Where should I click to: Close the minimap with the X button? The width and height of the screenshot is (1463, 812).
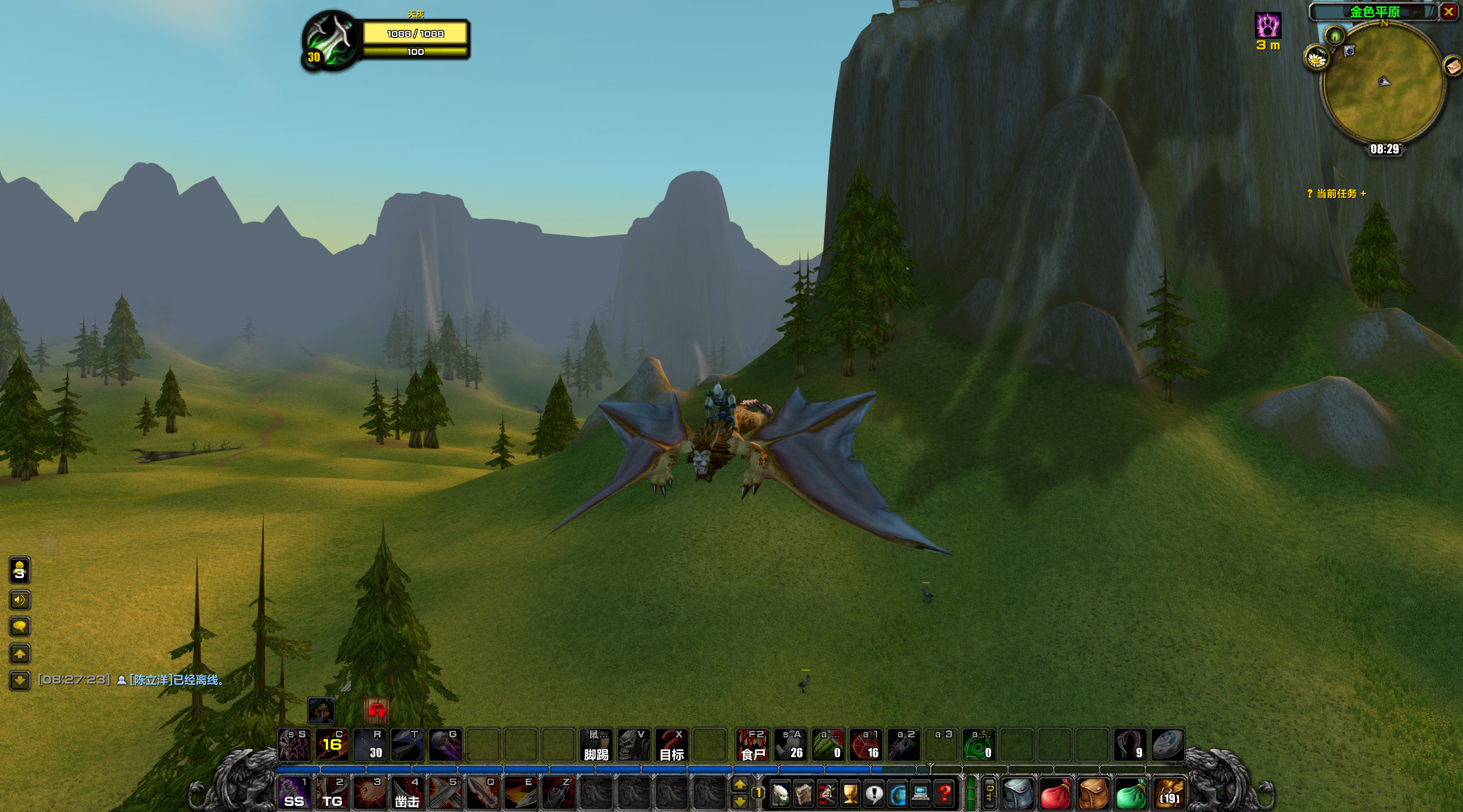pyautogui.click(x=1449, y=12)
